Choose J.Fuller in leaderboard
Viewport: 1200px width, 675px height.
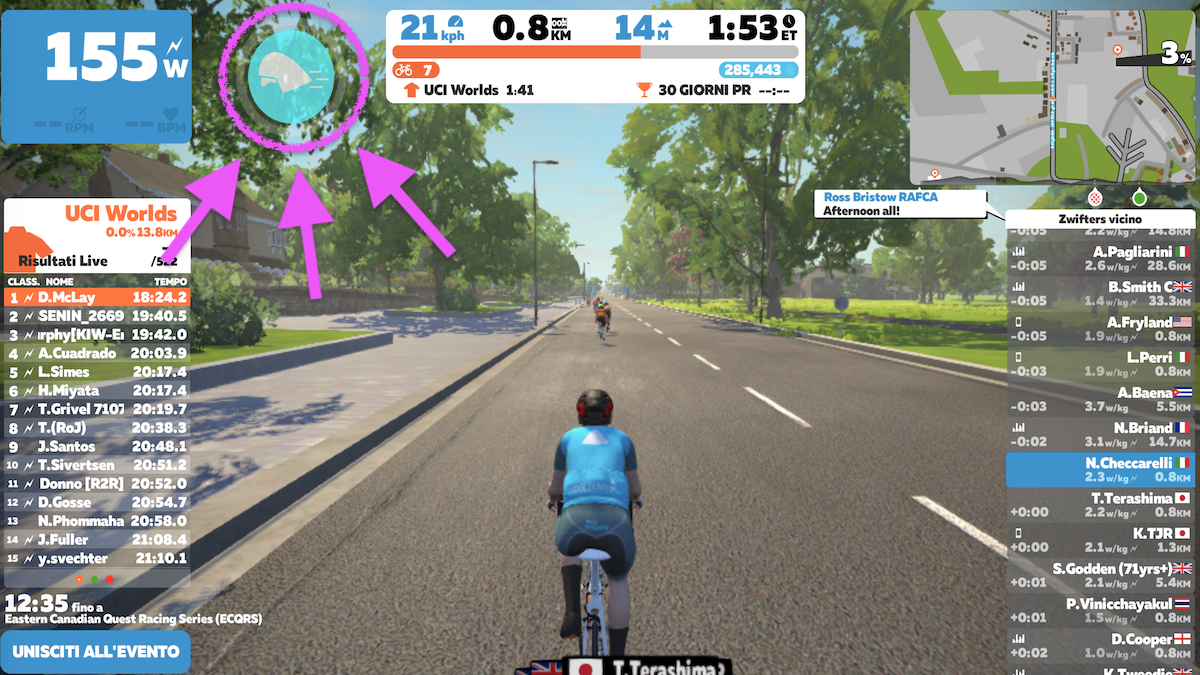97,540
